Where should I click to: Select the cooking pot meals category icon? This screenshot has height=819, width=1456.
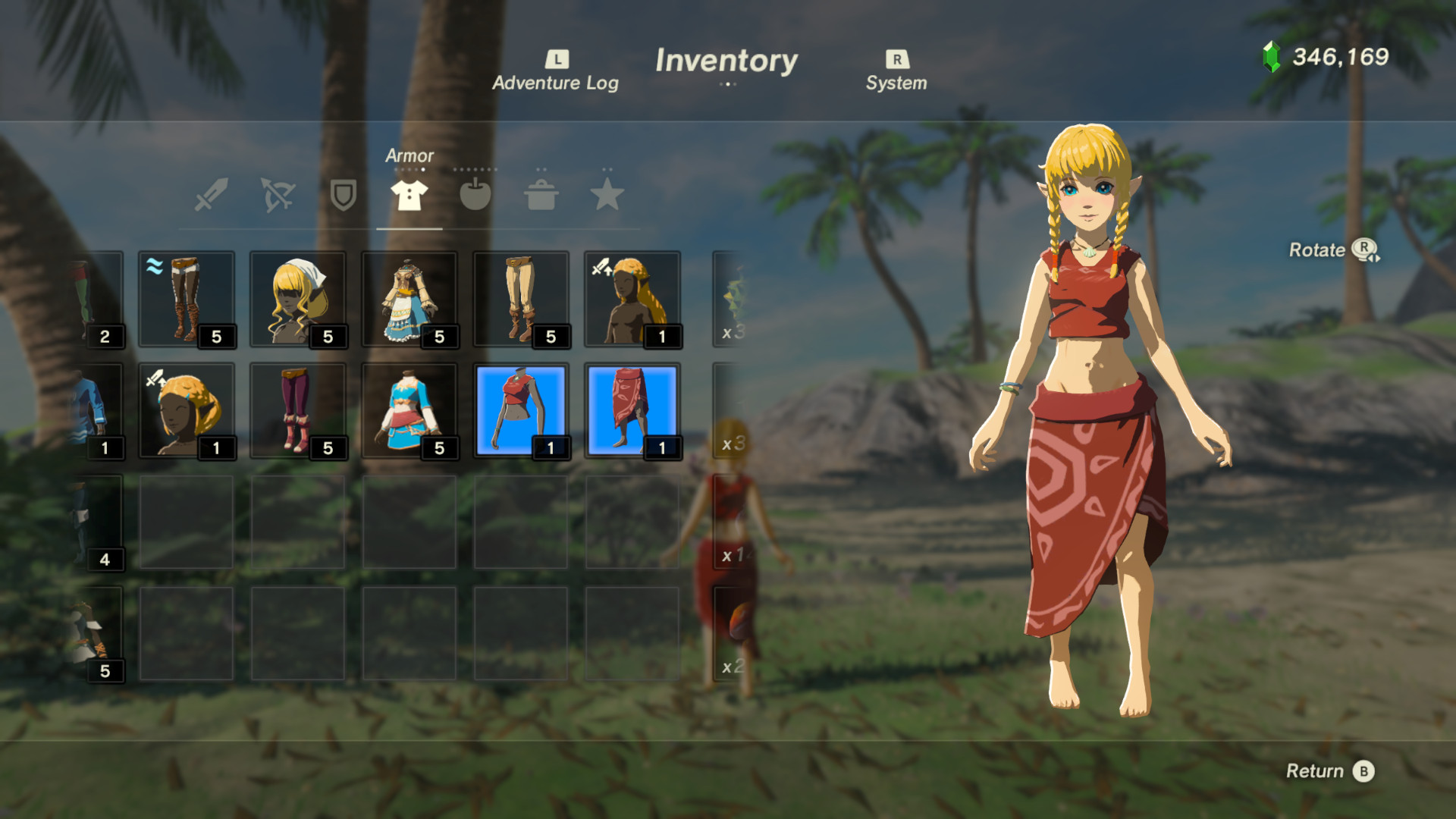click(x=541, y=196)
